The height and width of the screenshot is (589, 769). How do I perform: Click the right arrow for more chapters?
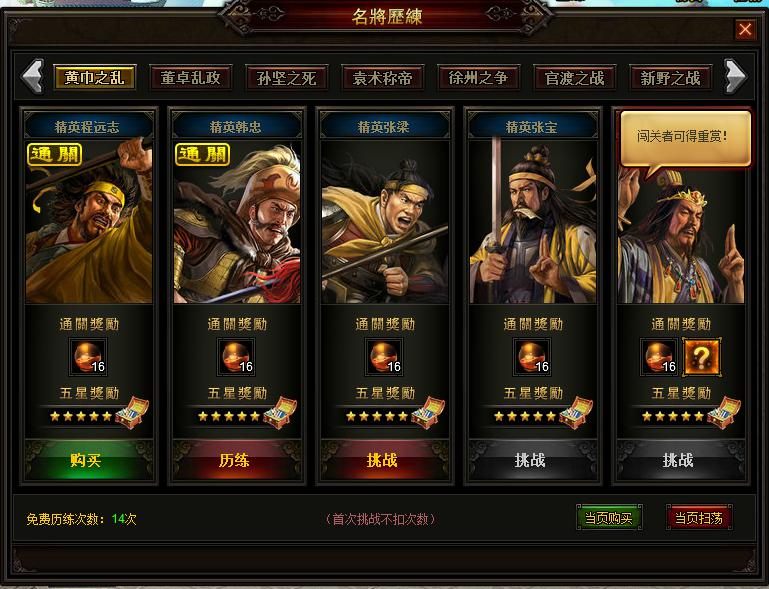click(x=735, y=76)
